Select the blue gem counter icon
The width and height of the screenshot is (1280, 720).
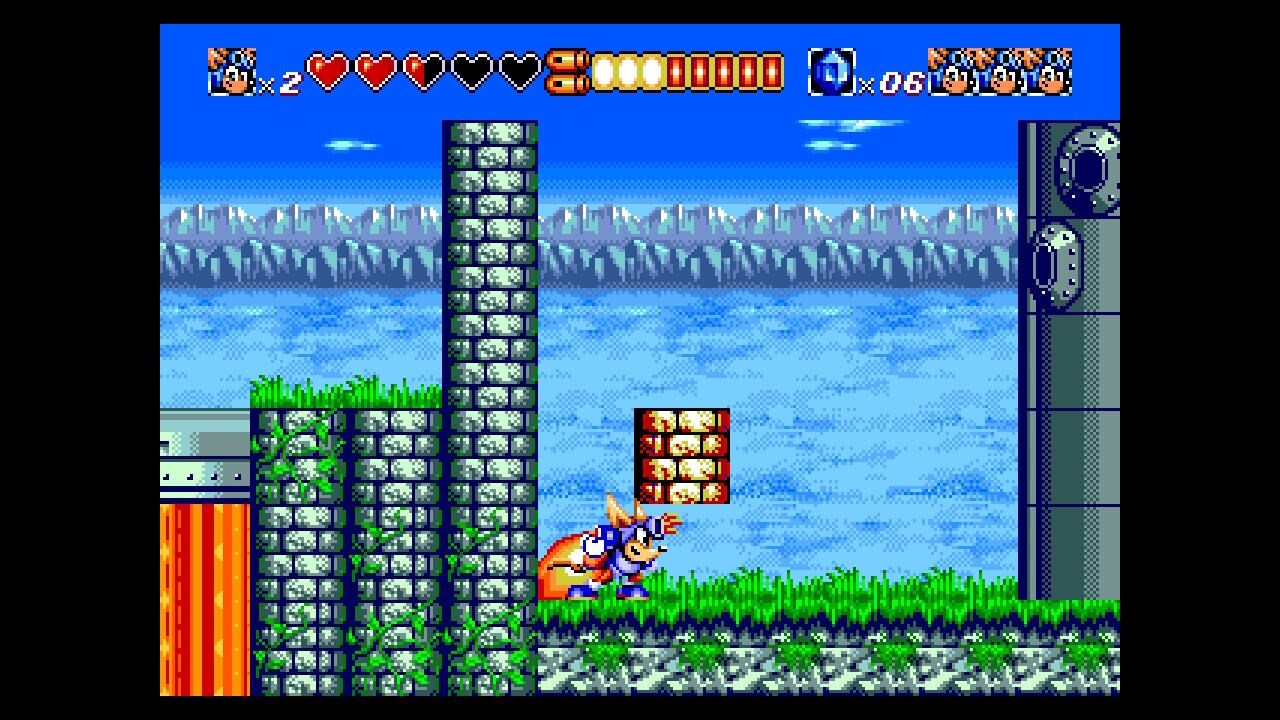click(831, 72)
